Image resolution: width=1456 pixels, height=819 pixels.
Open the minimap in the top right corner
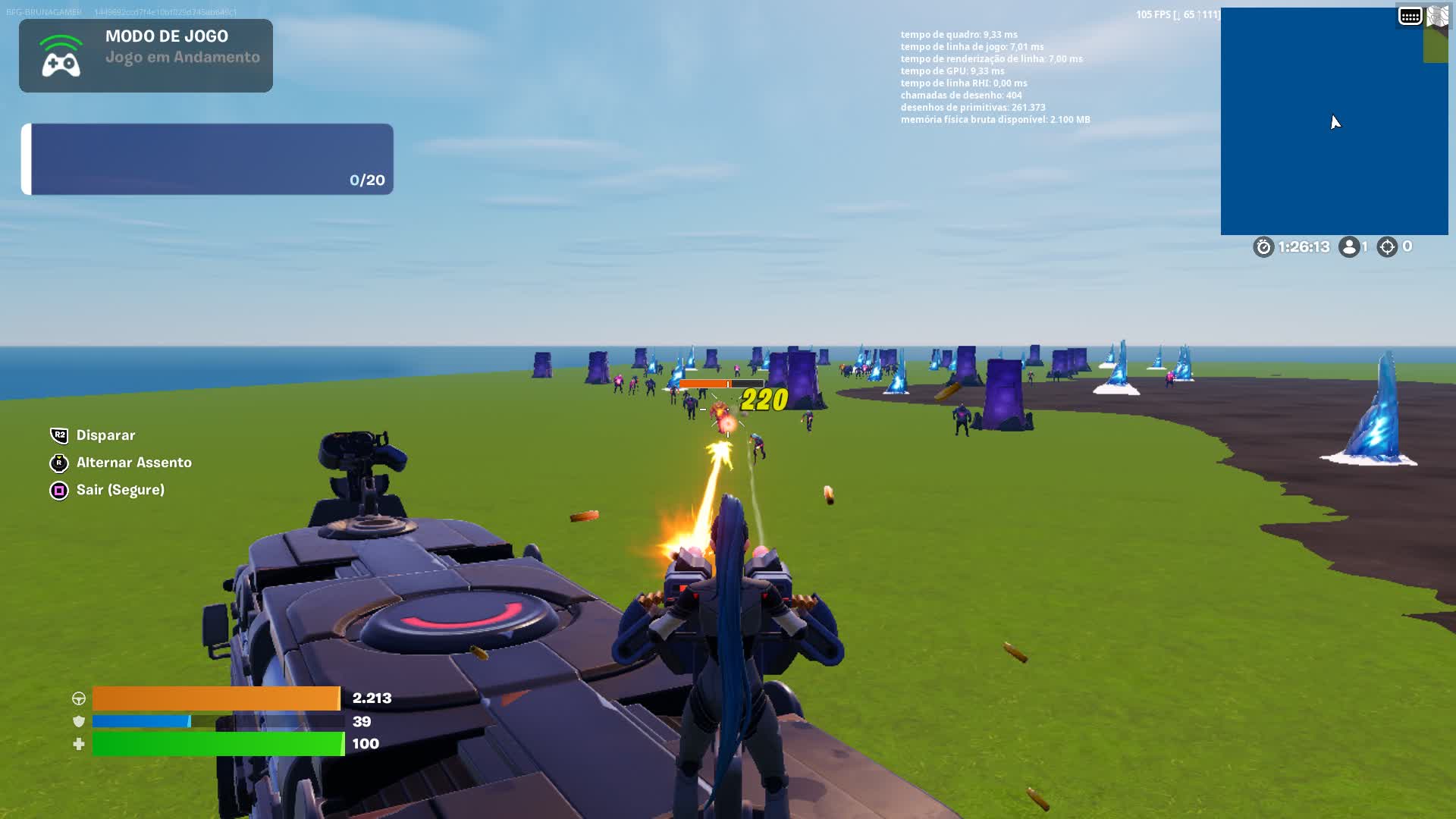click(1335, 120)
